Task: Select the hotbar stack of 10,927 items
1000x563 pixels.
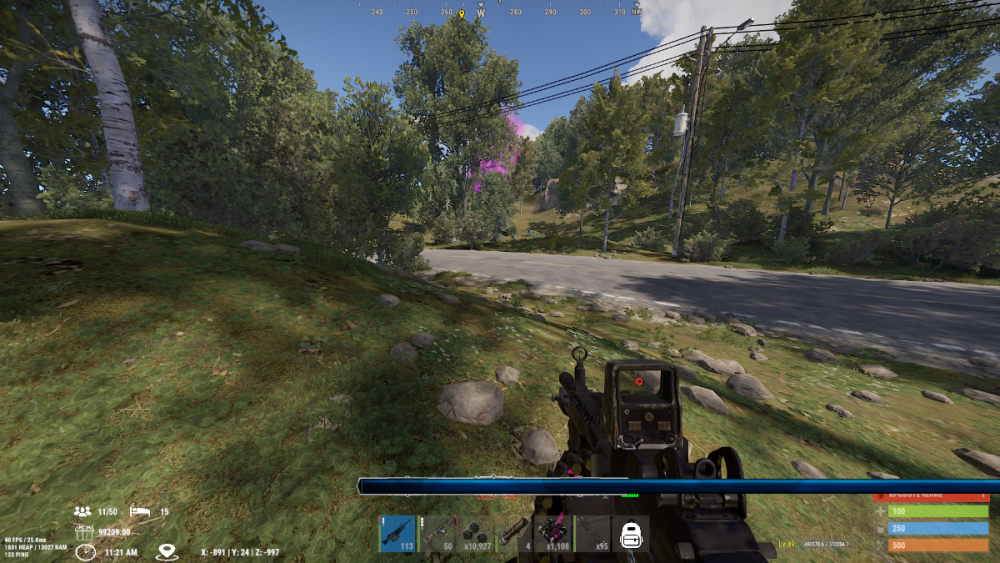Action: click(475, 534)
